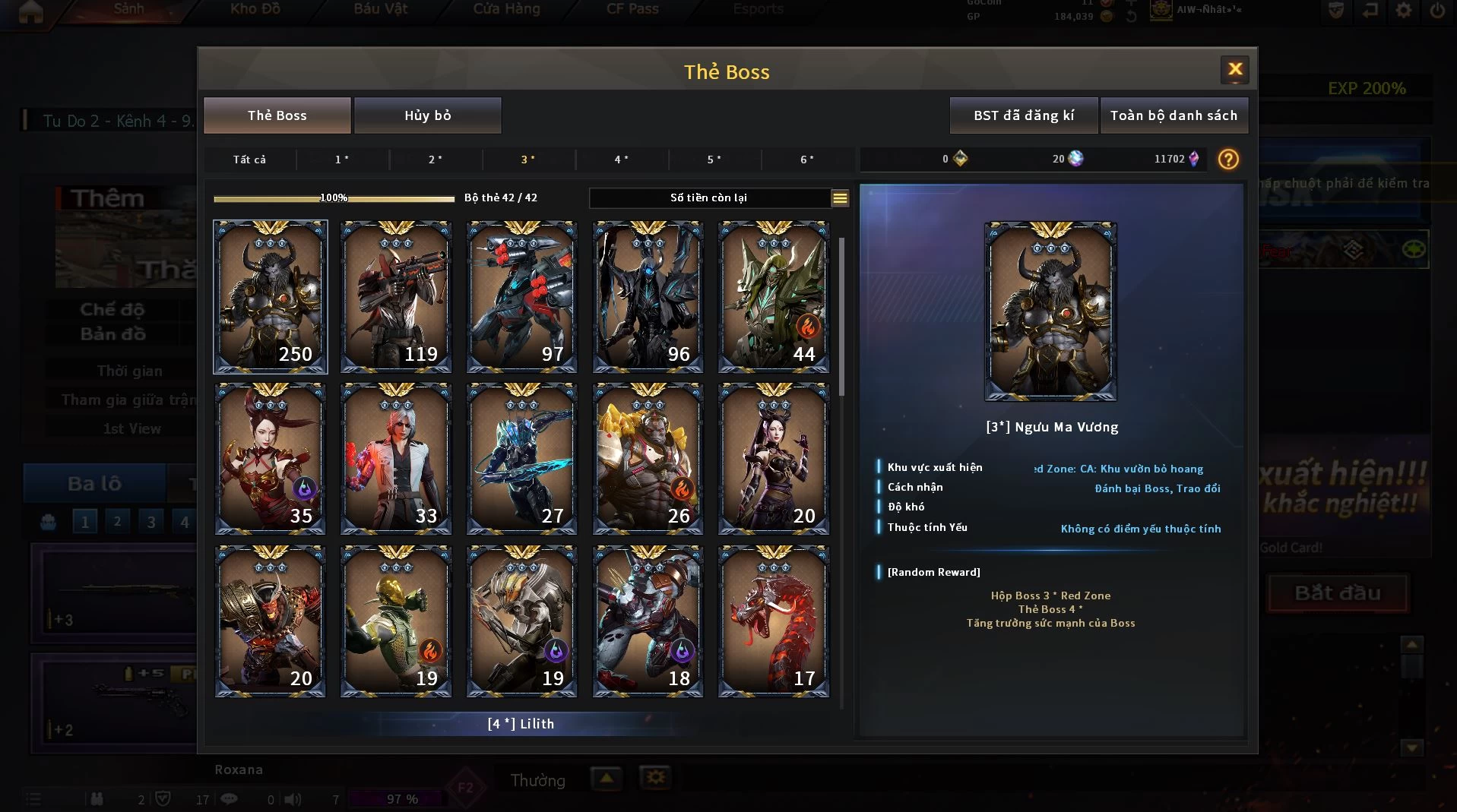The width and height of the screenshot is (1457, 812).
Task: Open the Hủy bỏ tab
Action: point(427,115)
